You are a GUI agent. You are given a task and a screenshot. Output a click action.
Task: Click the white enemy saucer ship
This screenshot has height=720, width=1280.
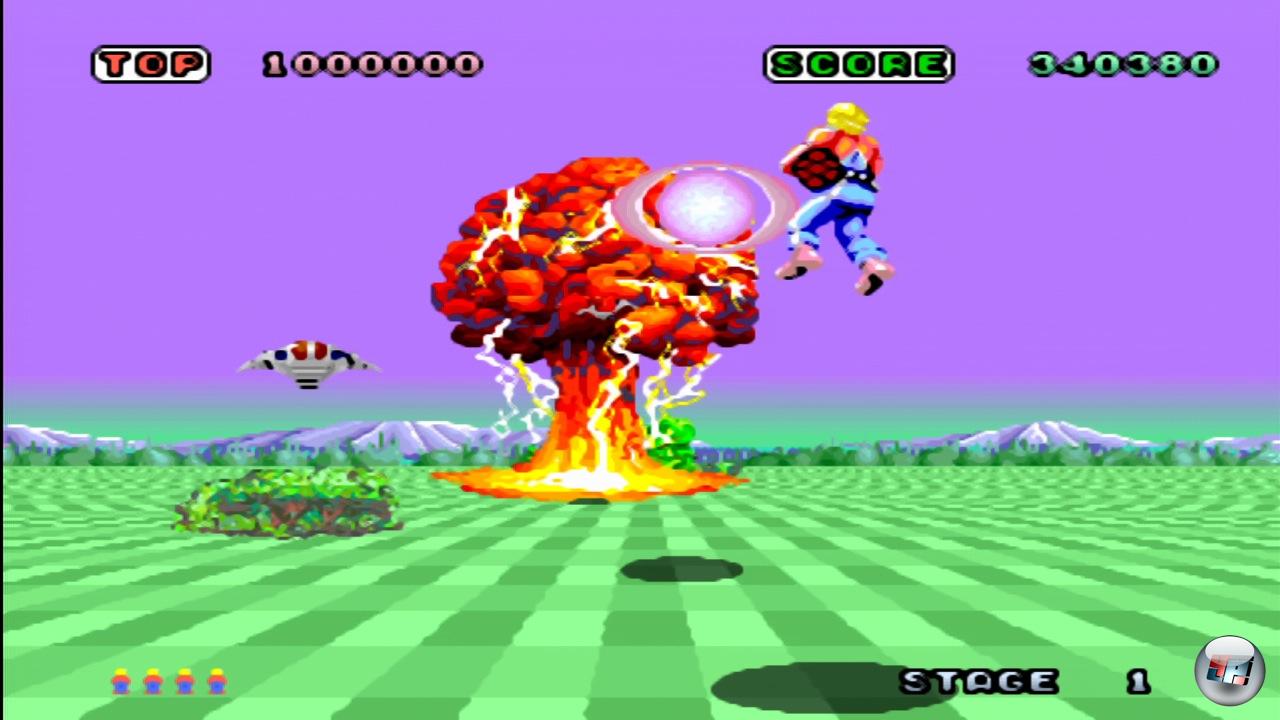coord(310,362)
